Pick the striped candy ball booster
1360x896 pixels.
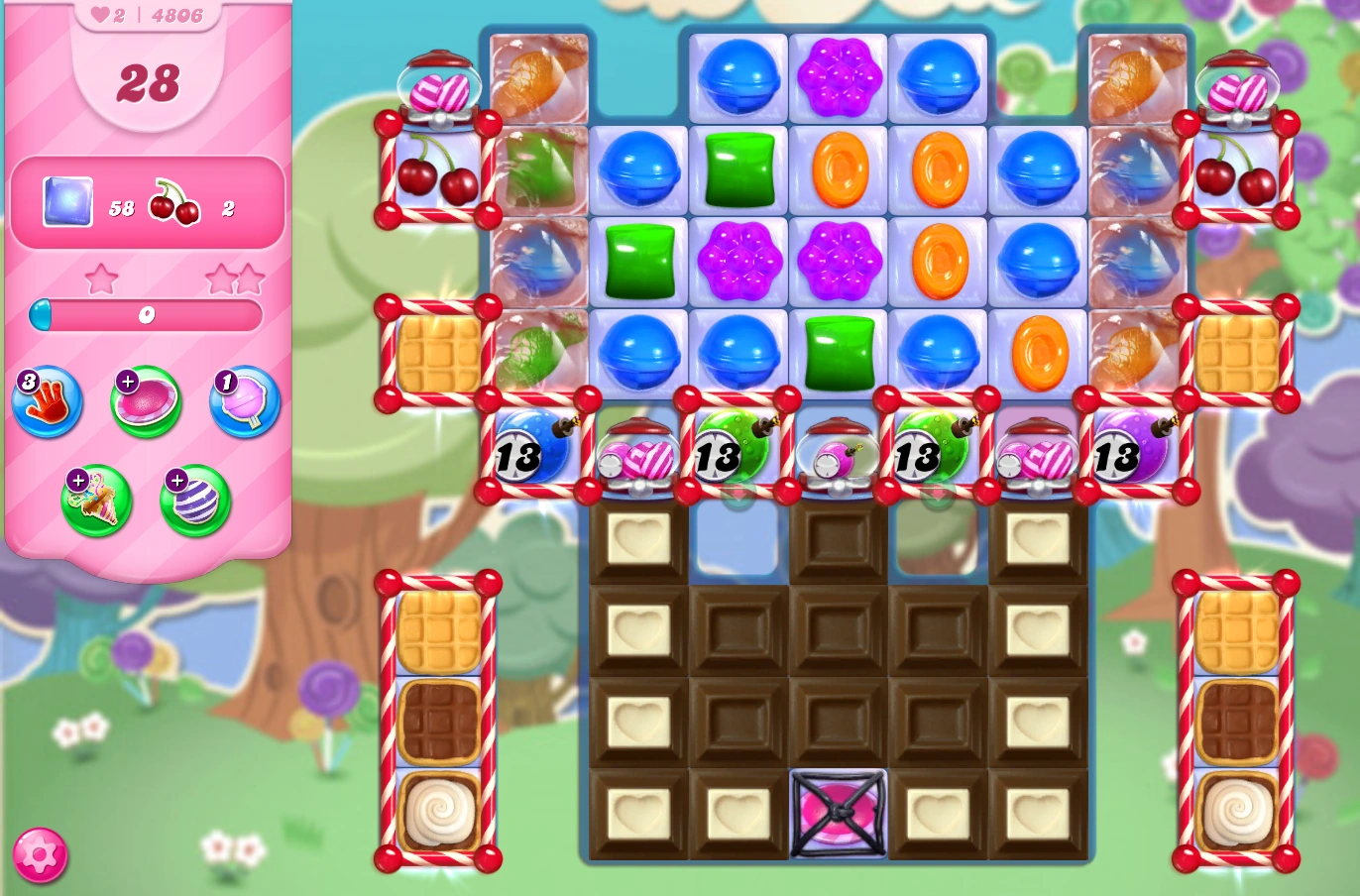(x=194, y=501)
